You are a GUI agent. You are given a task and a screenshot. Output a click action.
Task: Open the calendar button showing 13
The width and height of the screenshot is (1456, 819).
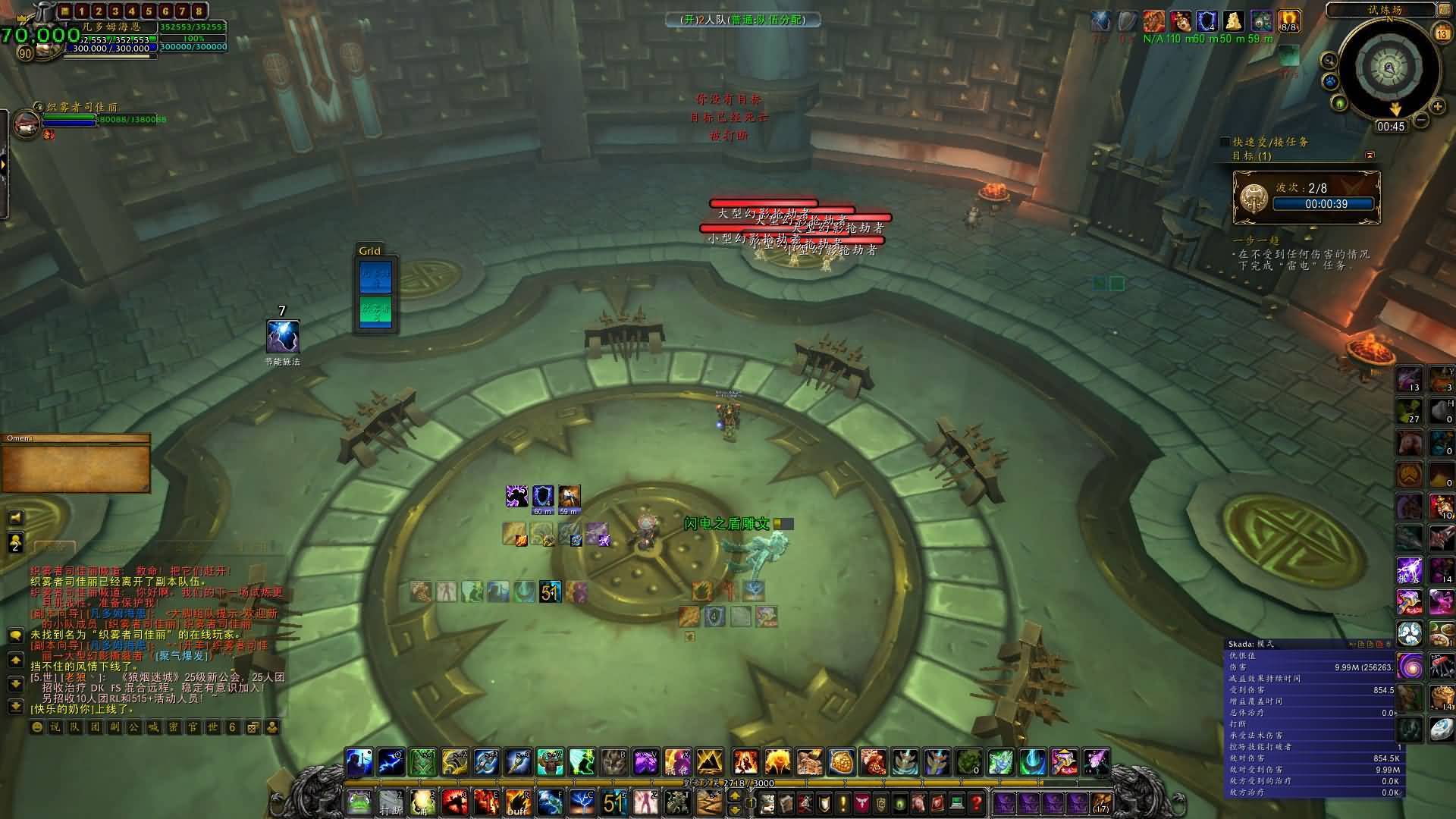pyautogui.click(x=1442, y=33)
